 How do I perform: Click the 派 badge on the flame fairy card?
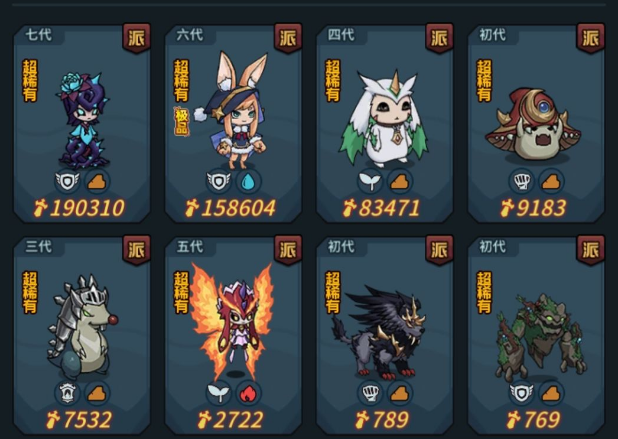288,249
